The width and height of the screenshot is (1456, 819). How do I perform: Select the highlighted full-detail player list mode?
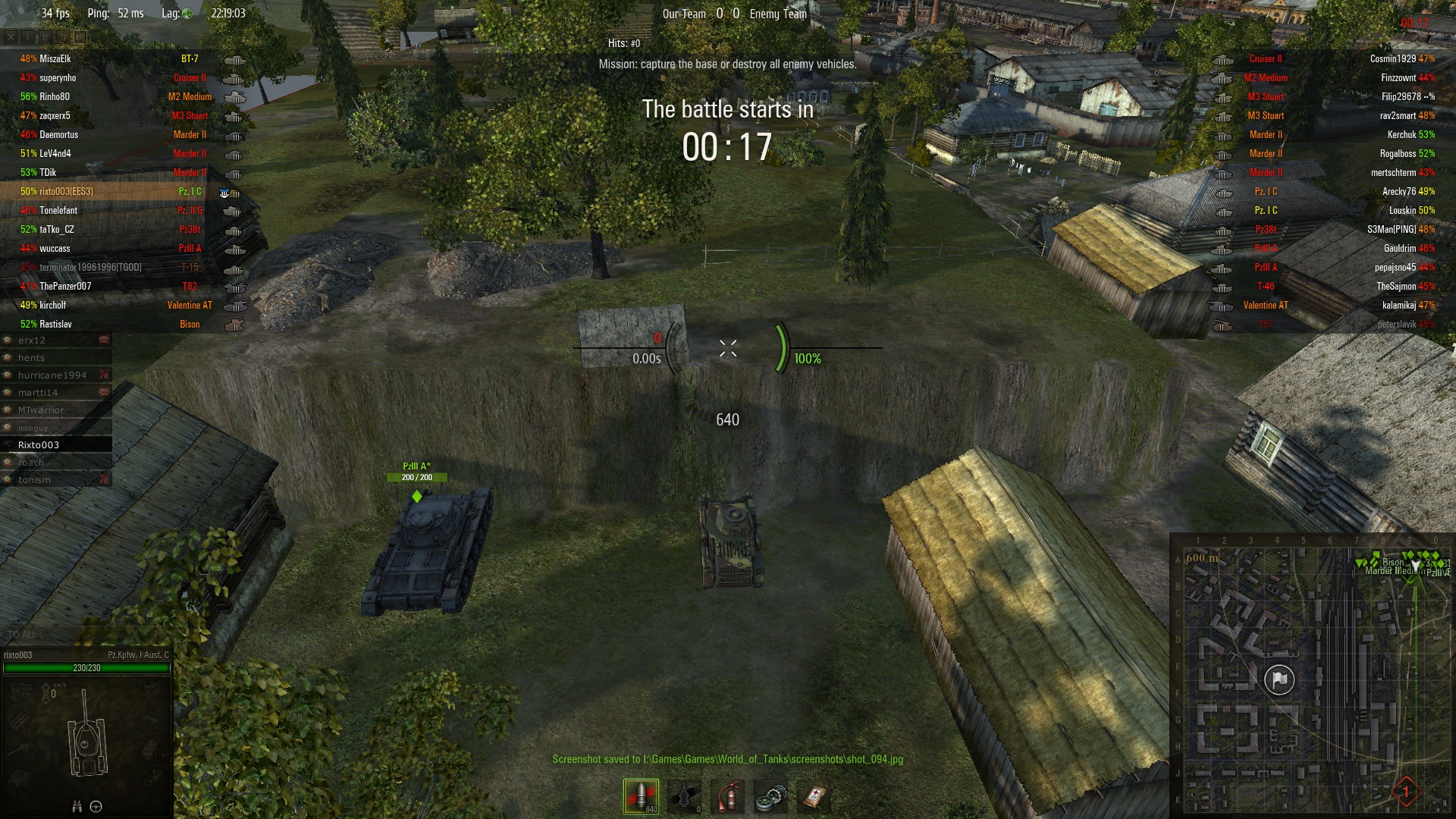tap(80, 36)
